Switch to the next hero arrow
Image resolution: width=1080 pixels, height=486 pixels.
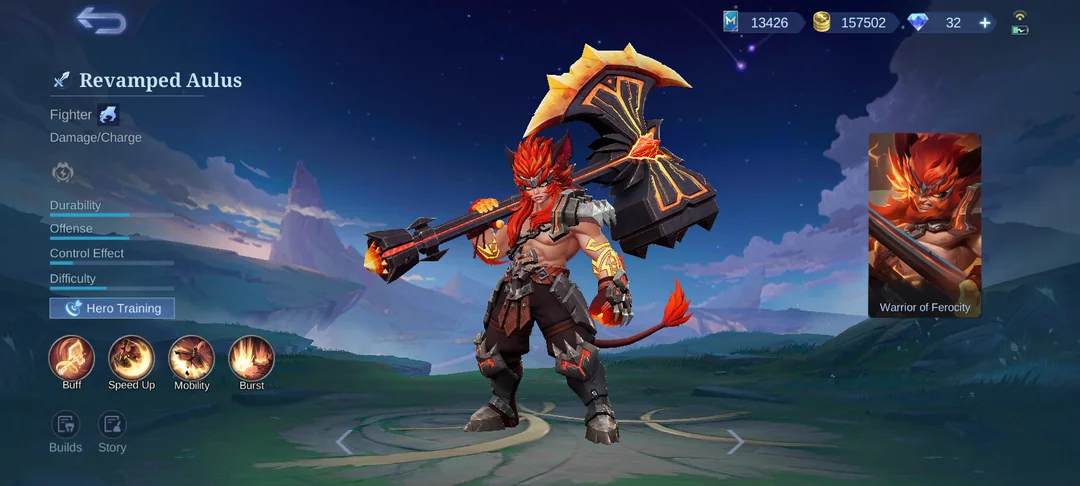point(735,441)
